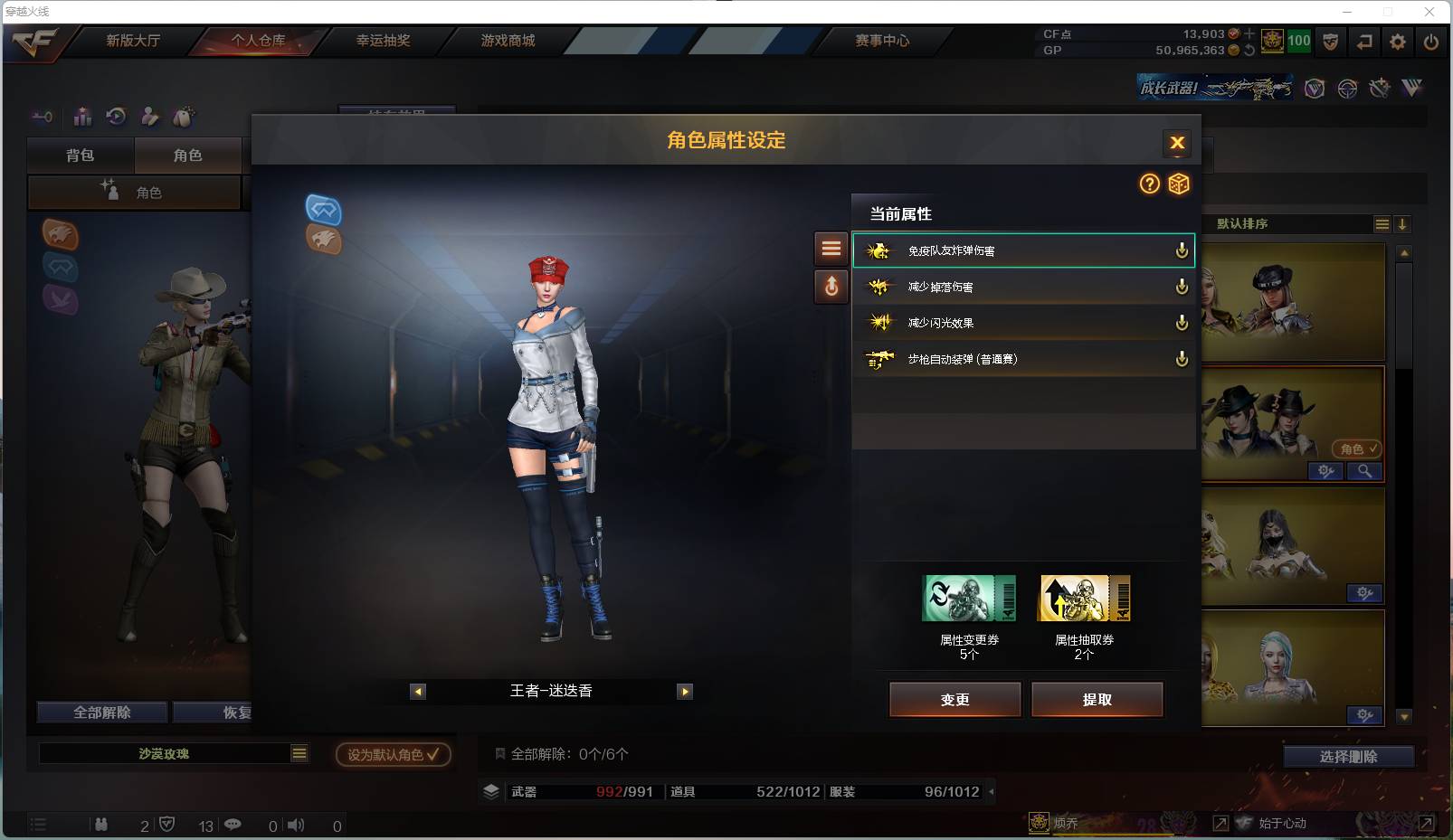The height and width of the screenshot is (840, 1453).
Task: Click the ranking bars icon in the toolbar
Action: 81,116
